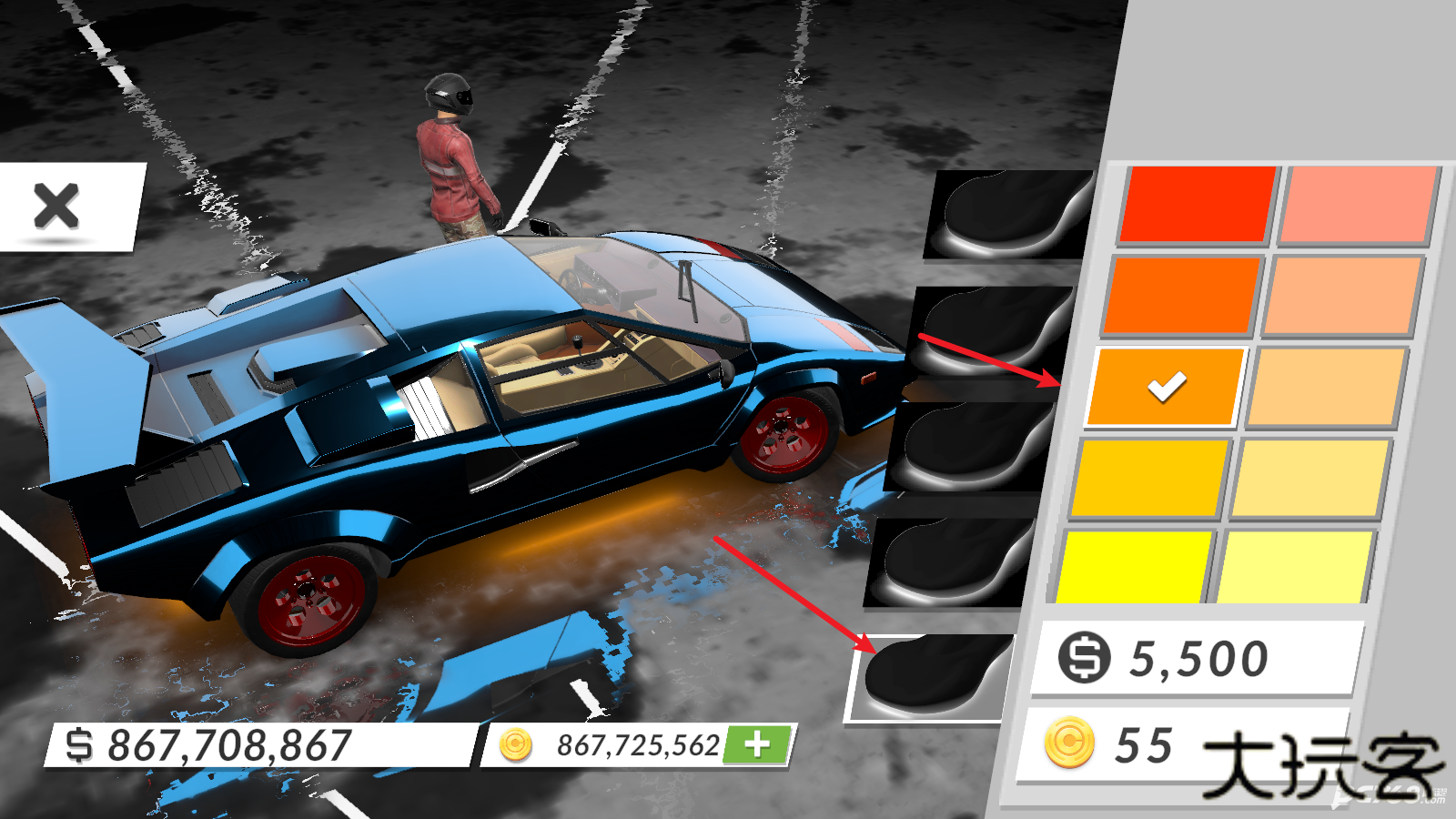Close the customization screen with the X
The width and height of the screenshot is (1456, 819).
[x=57, y=206]
